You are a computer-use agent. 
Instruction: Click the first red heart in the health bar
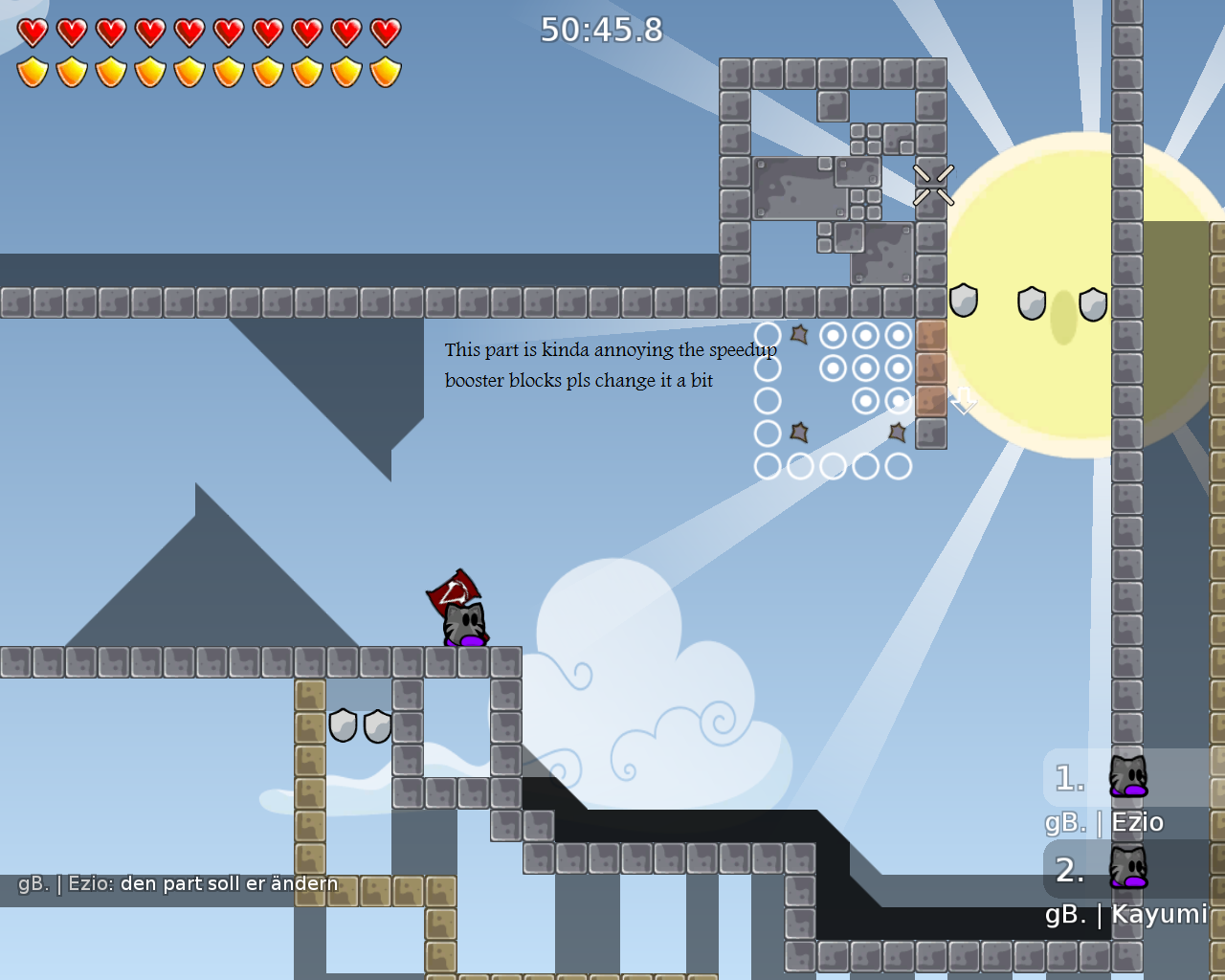point(32,32)
